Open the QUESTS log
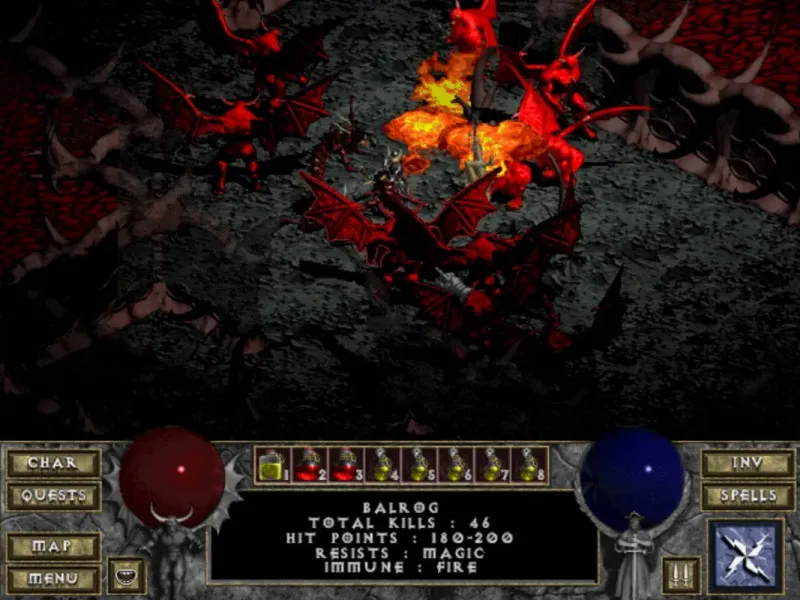The width and height of the screenshot is (800, 600). point(52,496)
